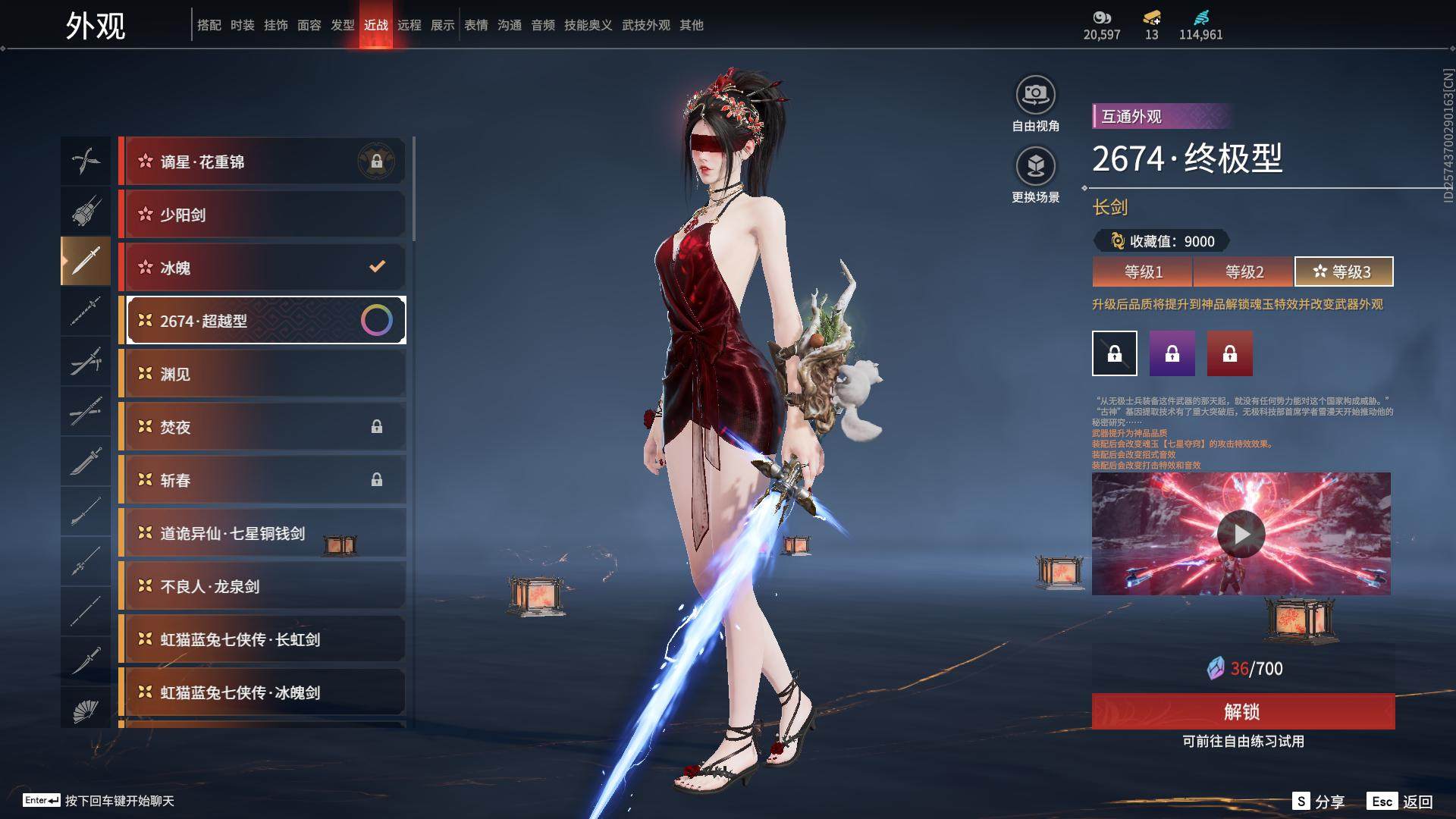
Task: Open the folding fan weapon category
Action: pos(86,711)
